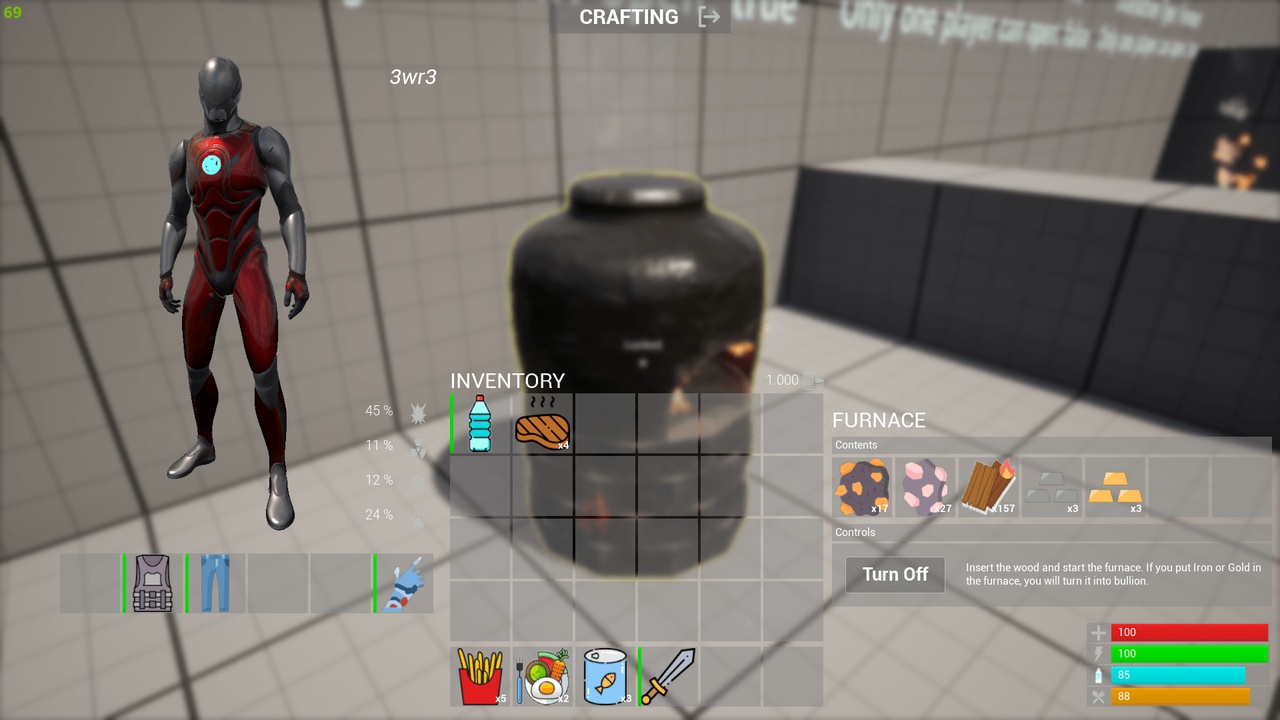
Task: Equip the sword from the hotbar
Action: click(668, 677)
